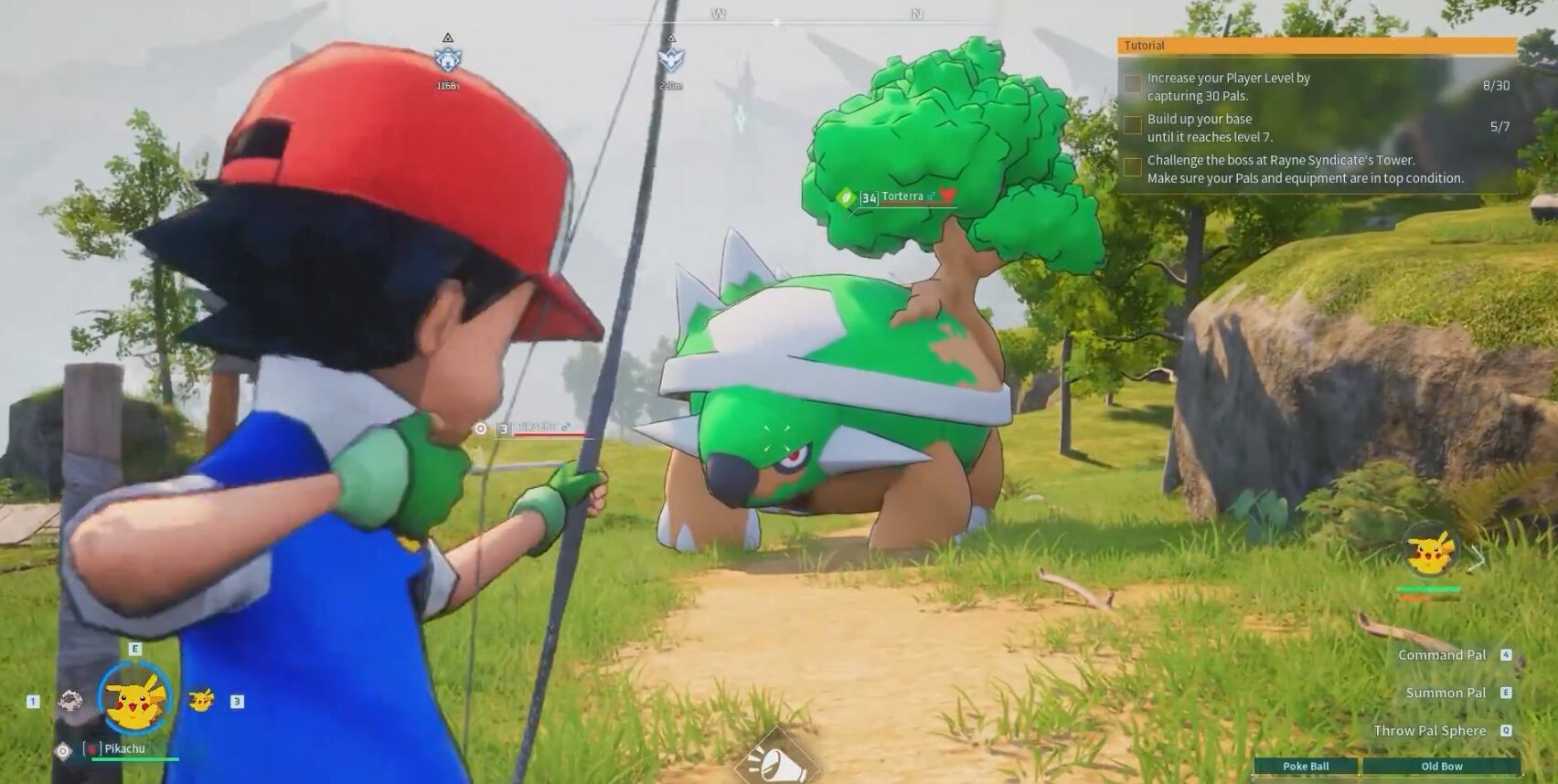Select Pikachu's party portrait at bottom left
Image resolution: width=1558 pixels, height=784 pixels.
pos(133,698)
